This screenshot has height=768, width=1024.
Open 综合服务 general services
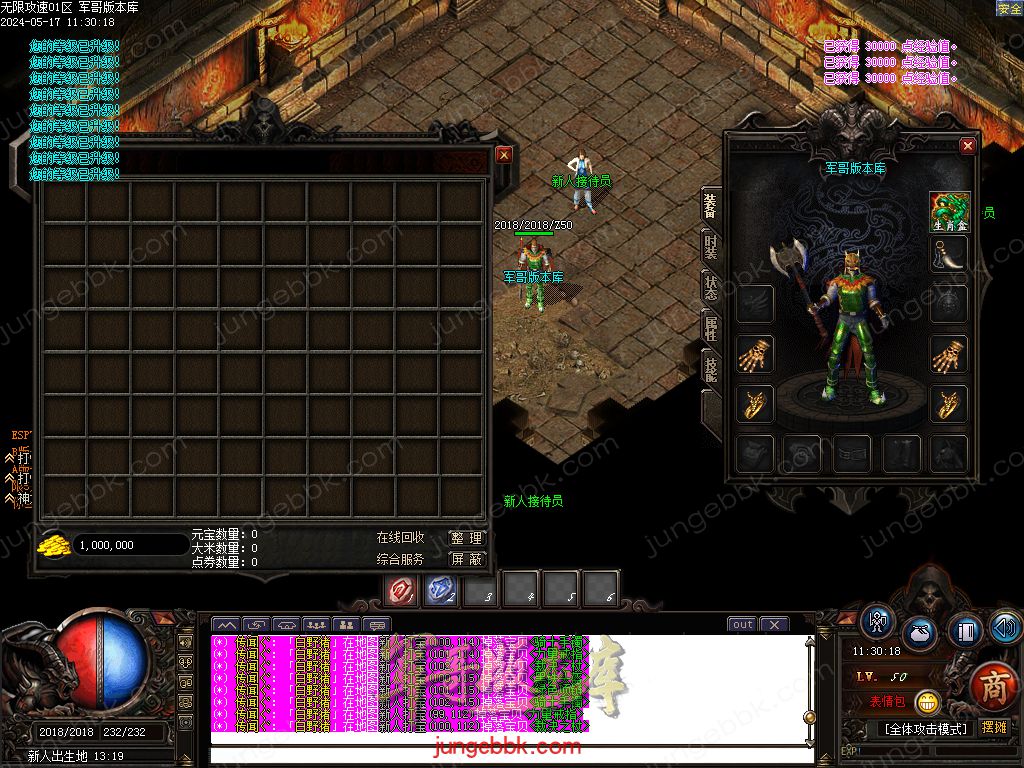coord(400,560)
